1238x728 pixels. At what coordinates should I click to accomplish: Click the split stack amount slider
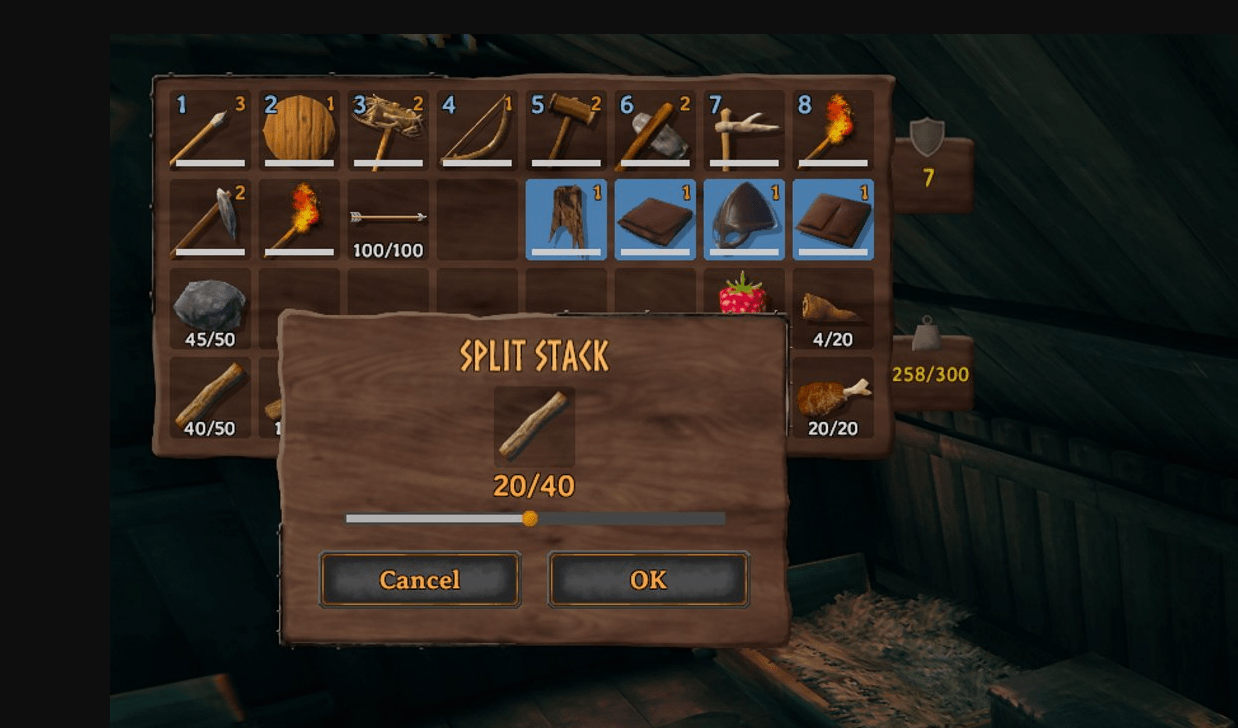coord(530,519)
